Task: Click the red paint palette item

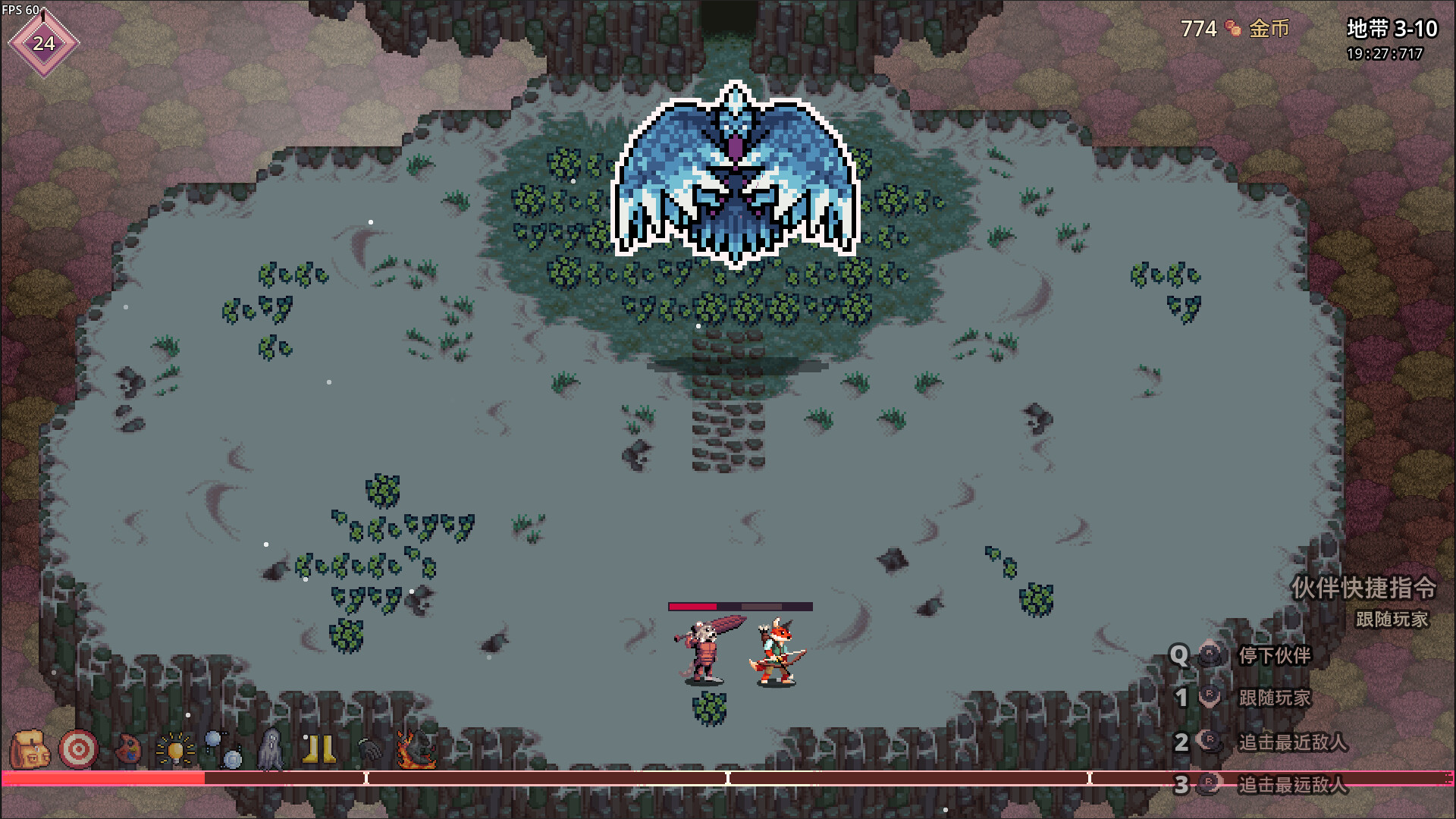Action: 127,749
